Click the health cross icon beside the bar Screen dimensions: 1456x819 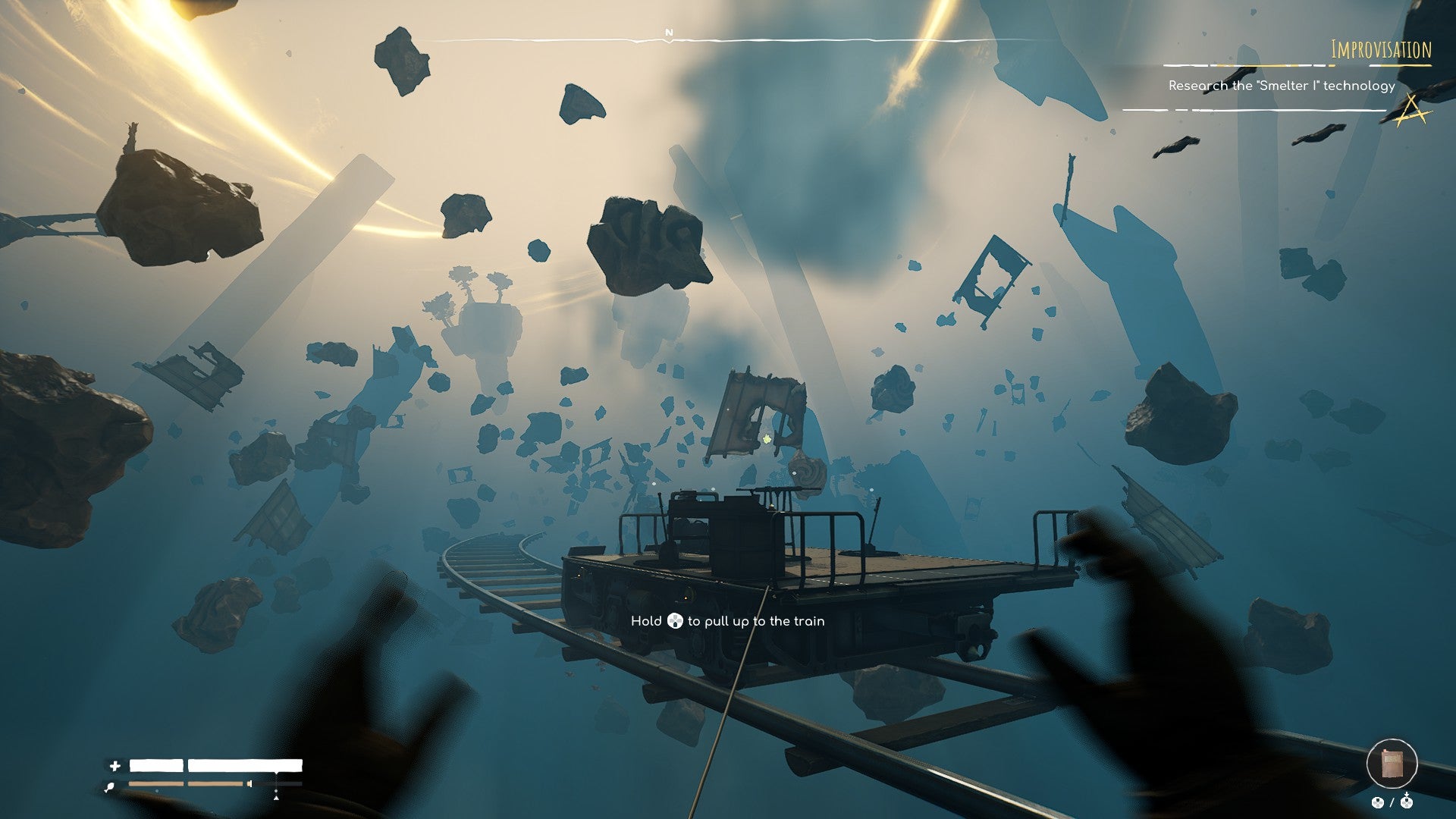pos(115,767)
